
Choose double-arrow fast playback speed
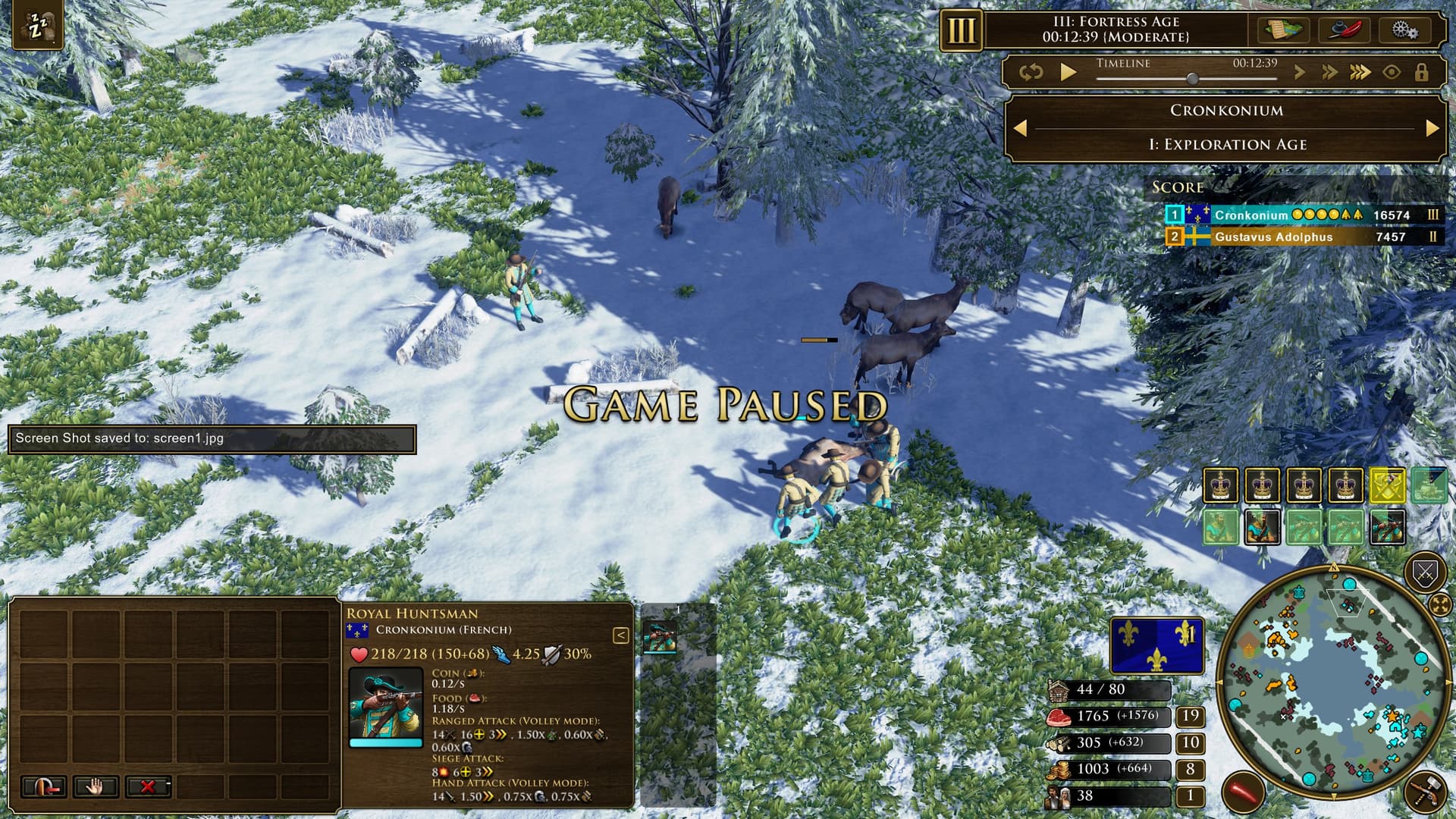[x=1329, y=72]
